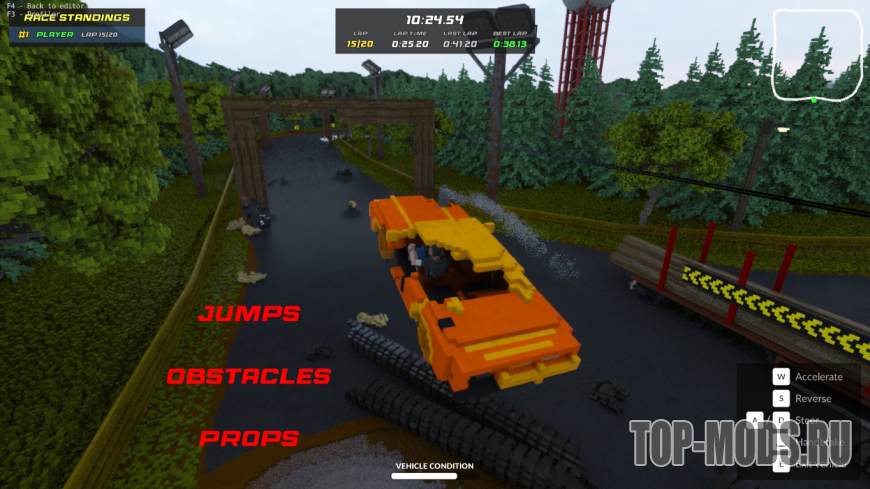The width and height of the screenshot is (870, 489).
Task: Click the track outline minimap
Action: [x=816, y=55]
